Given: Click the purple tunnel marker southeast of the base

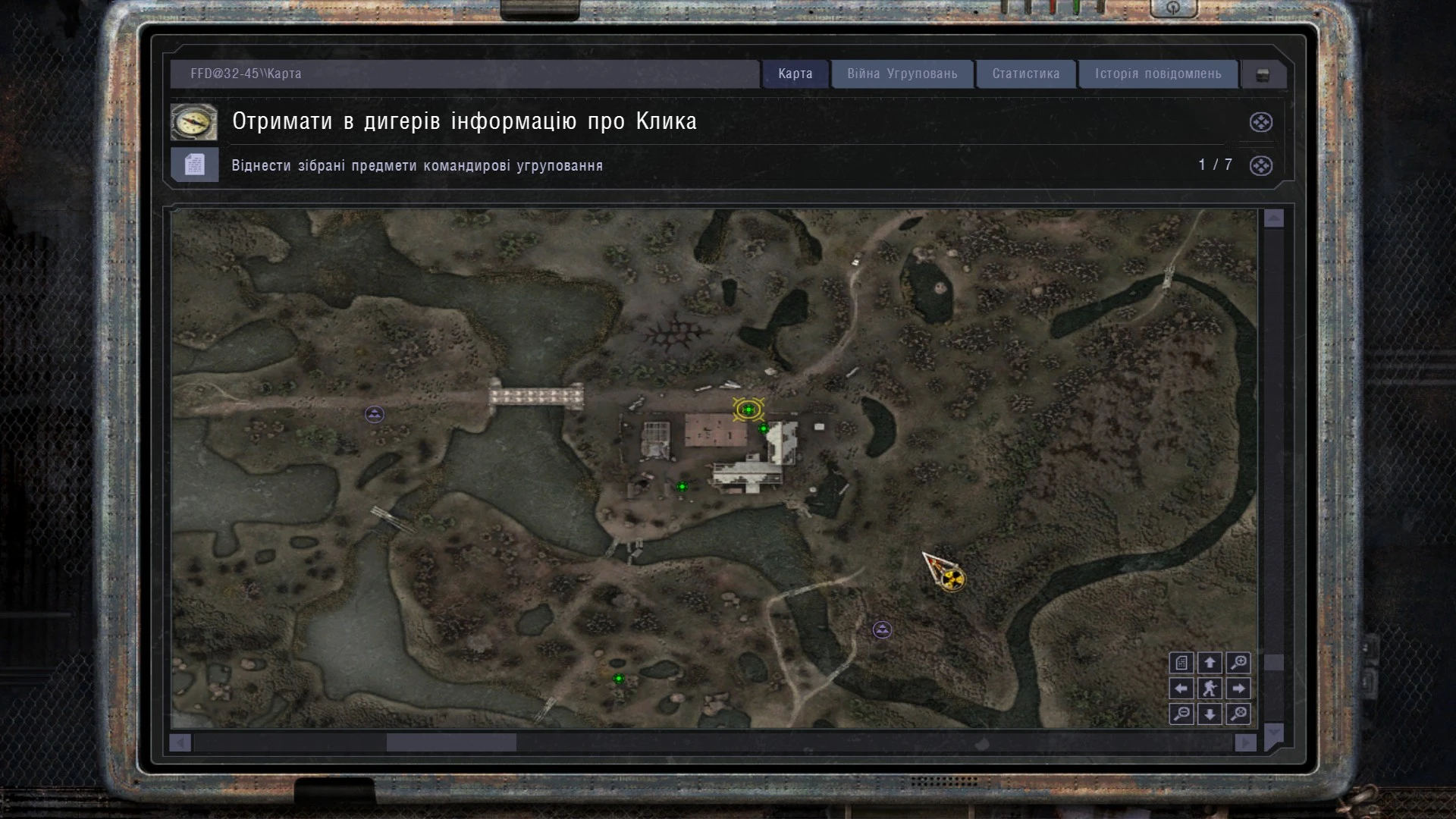Looking at the screenshot, I should point(881,629).
